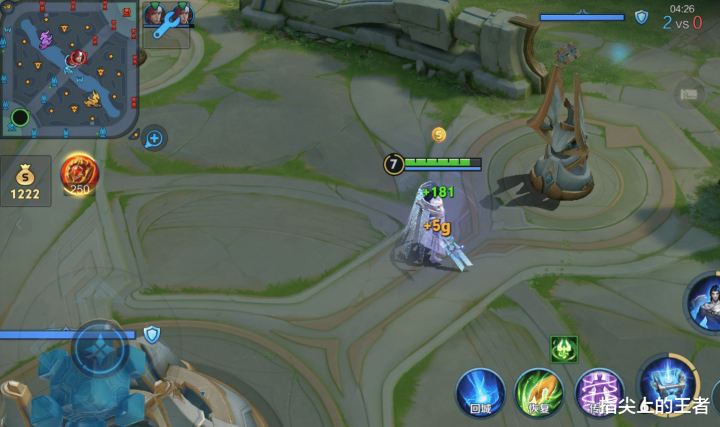Tap the hero portrait skill button
This screenshot has width=720, height=427.
[x=705, y=301]
